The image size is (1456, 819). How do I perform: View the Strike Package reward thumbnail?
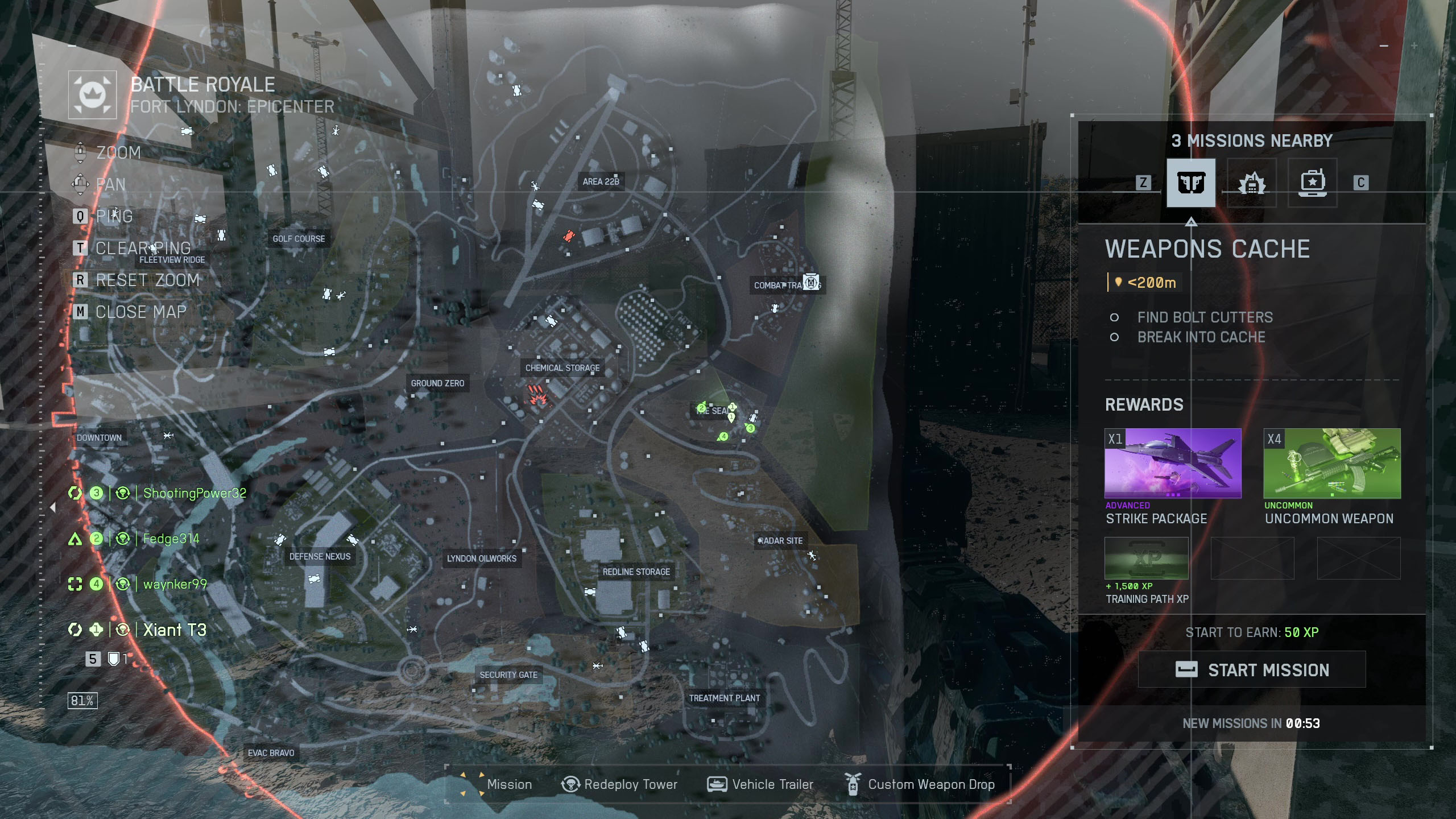click(1172, 463)
